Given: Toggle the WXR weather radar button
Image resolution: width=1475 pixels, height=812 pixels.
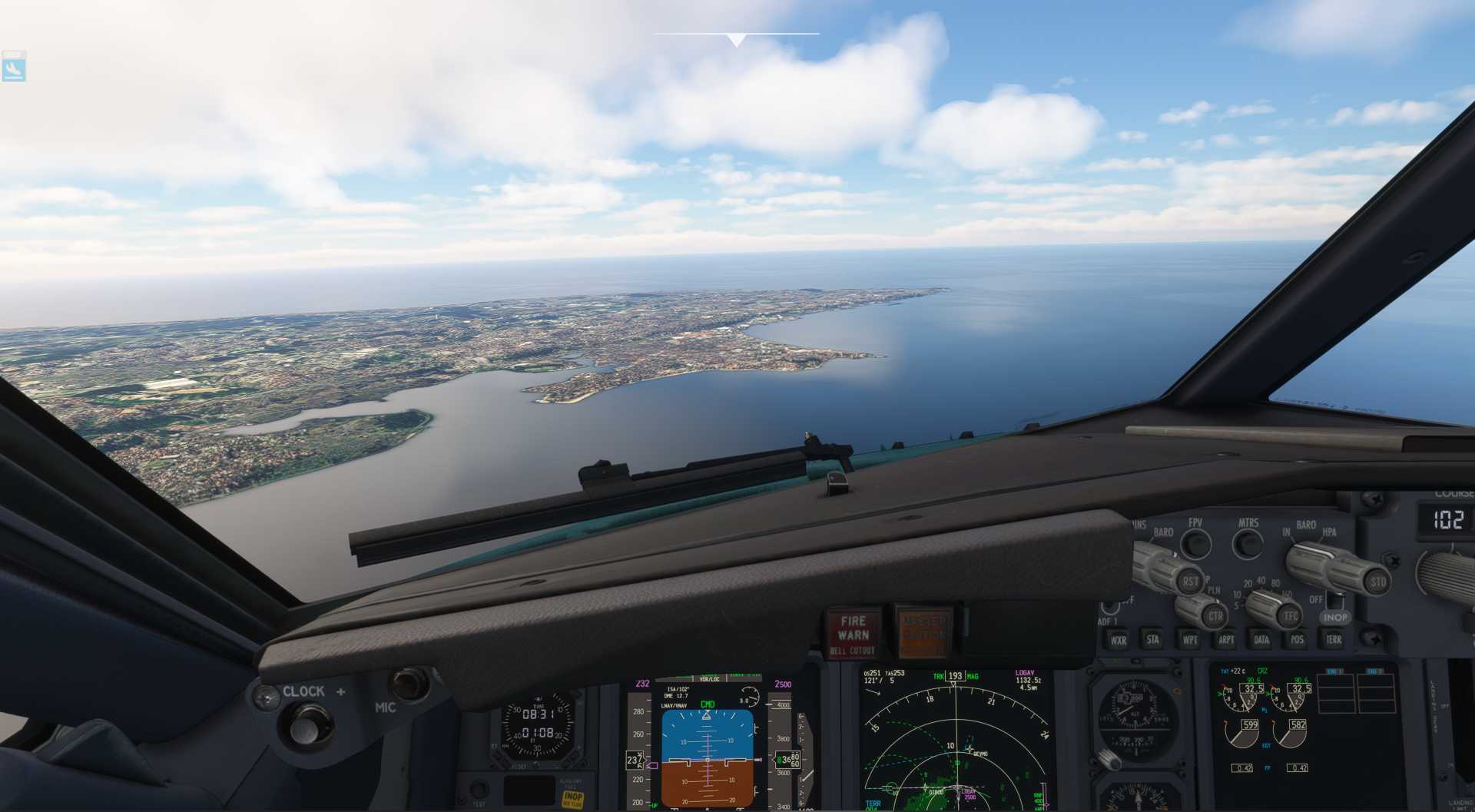Looking at the screenshot, I should click(x=1118, y=639).
